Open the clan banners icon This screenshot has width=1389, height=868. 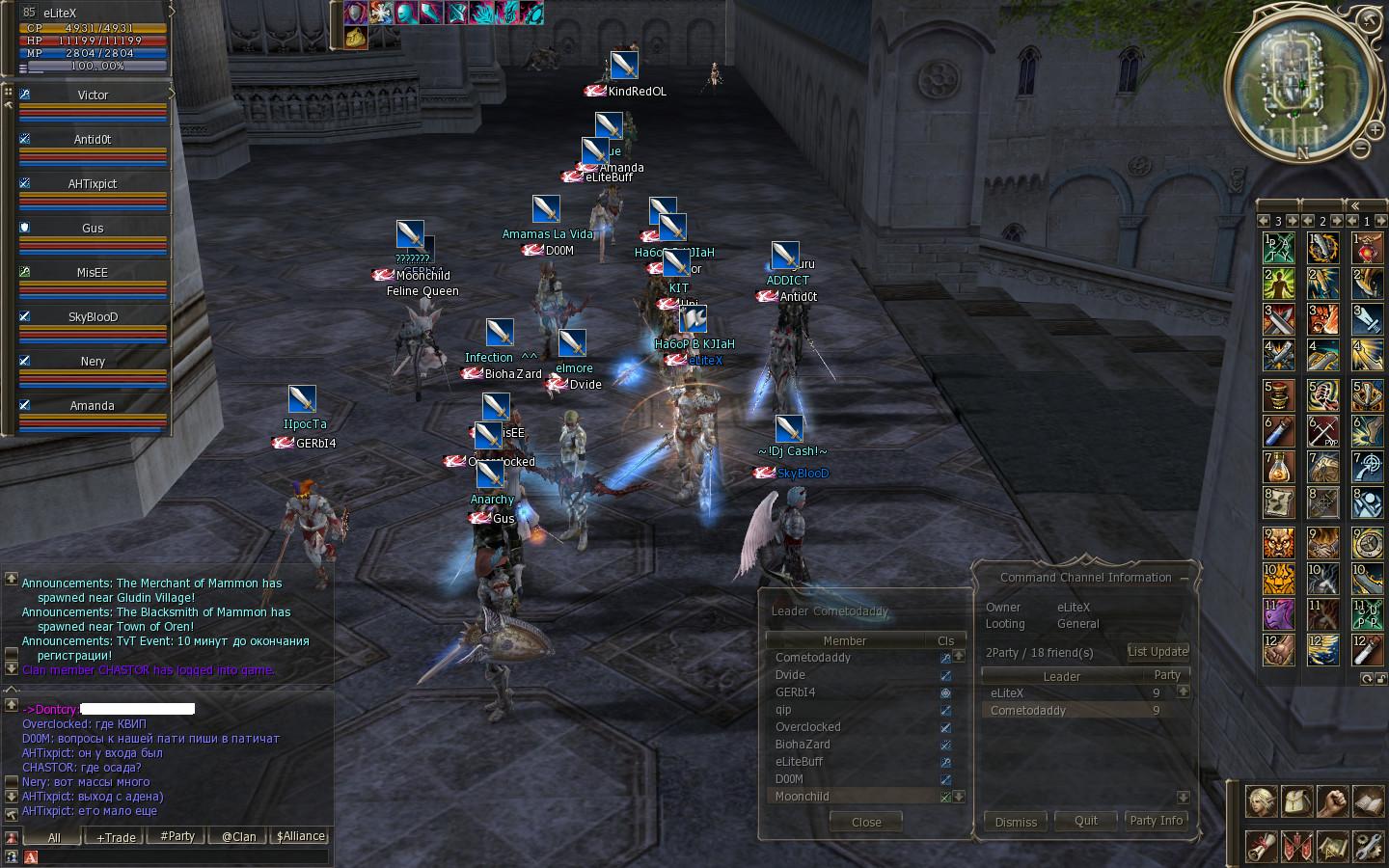[1297, 846]
